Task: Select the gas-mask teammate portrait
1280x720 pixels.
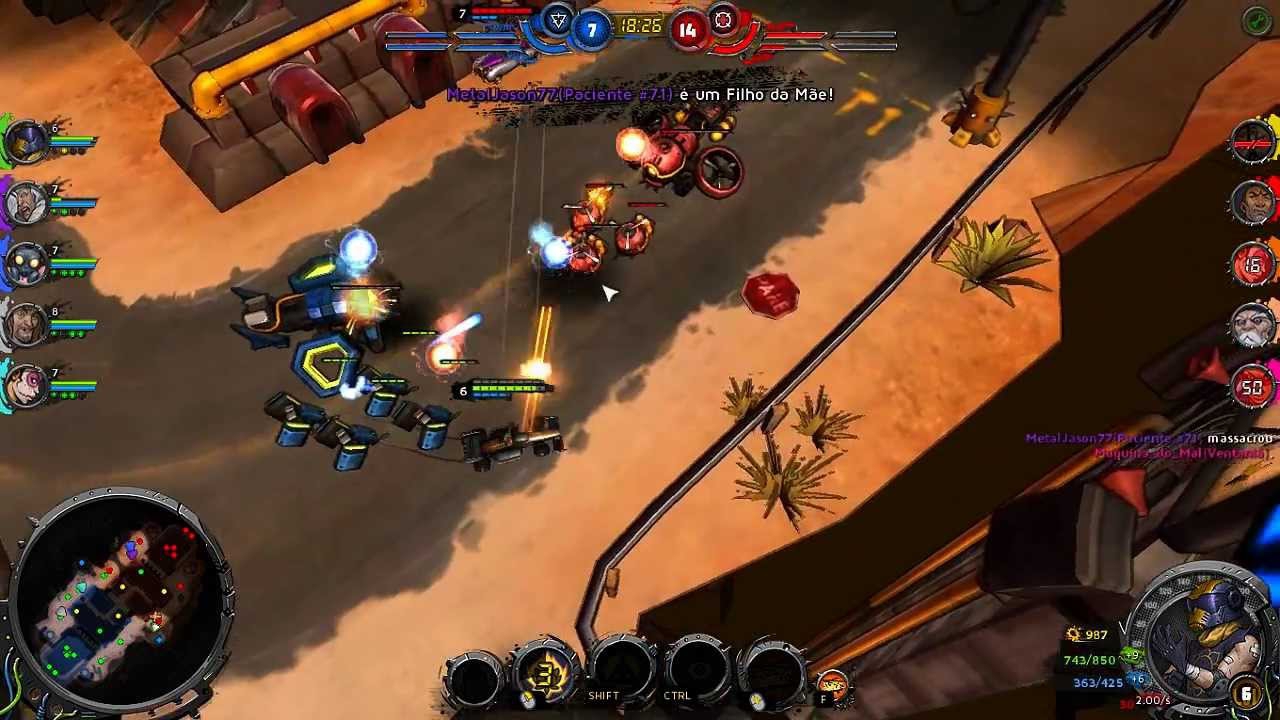Action: [x=27, y=264]
